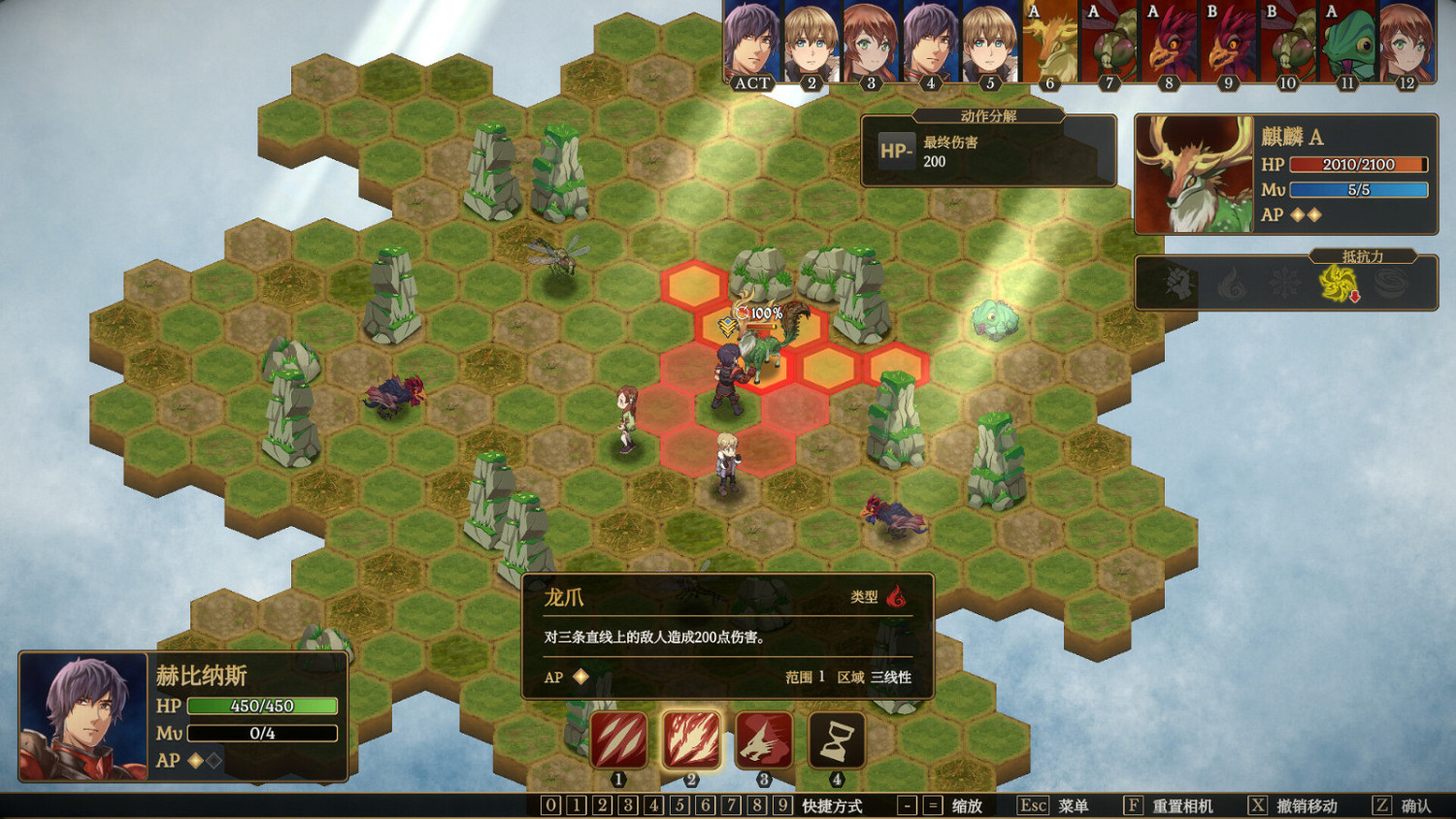Click the 麒麟 A portrait in right panel
The width and height of the screenshot is (1456, 819).
click(x=1192, y=175)
